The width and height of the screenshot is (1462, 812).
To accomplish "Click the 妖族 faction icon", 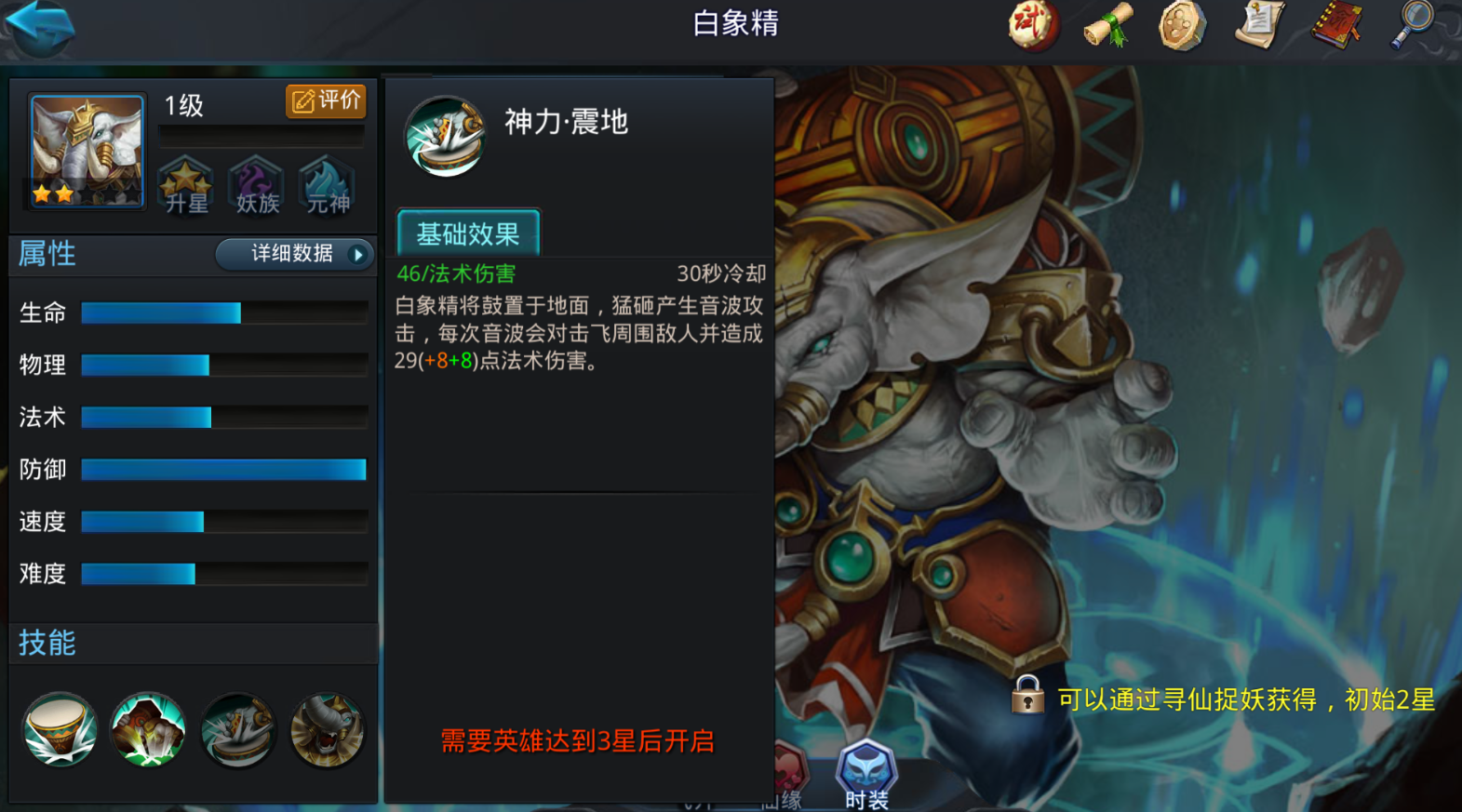I will click(x=256, y=186).
